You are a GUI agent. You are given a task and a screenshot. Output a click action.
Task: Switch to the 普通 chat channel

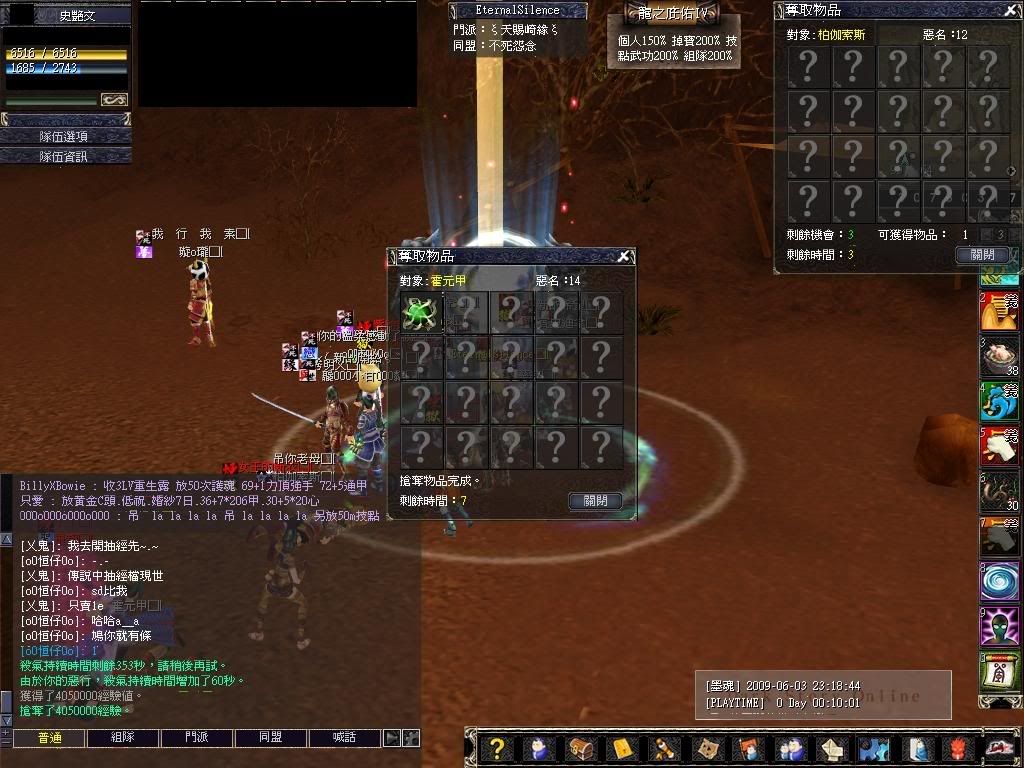click(x=49, y=738)
